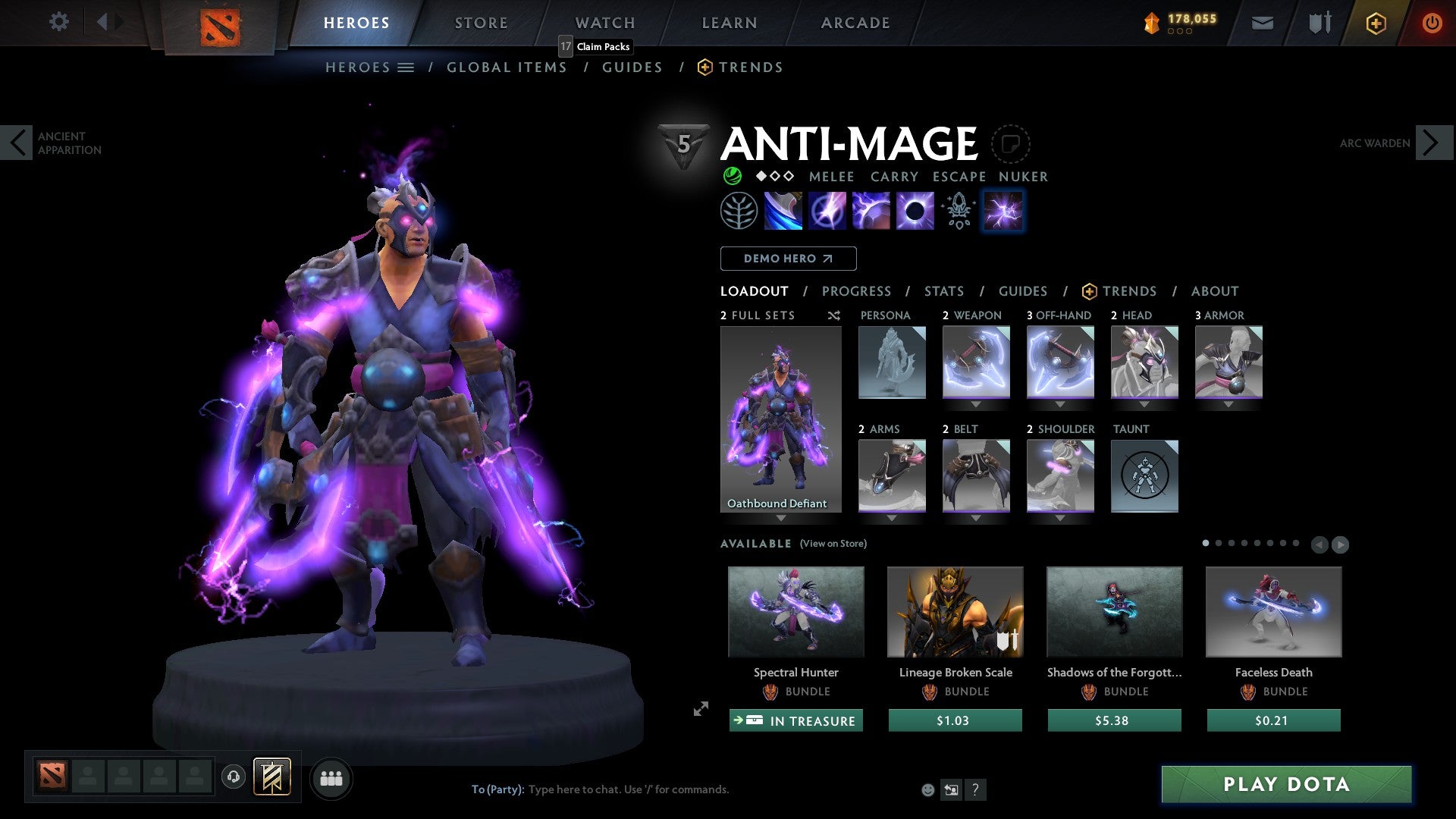Viewport: 1456px width, 819px height.
Task: Expand the Weapon item slot dropdown arrow
Action: (x=976, y=405)
